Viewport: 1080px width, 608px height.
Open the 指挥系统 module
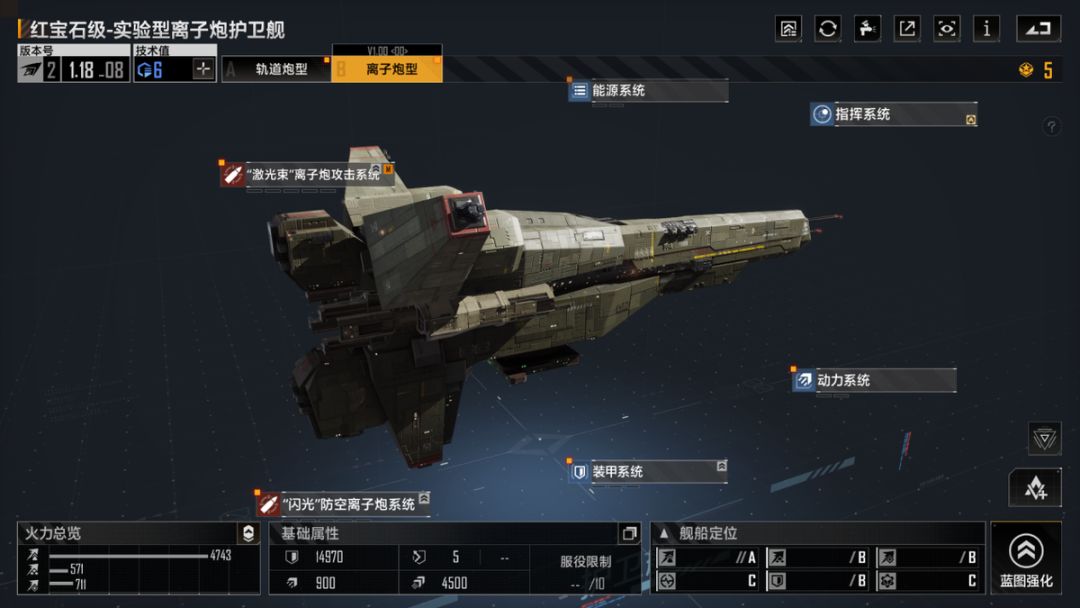click(893, 115)
